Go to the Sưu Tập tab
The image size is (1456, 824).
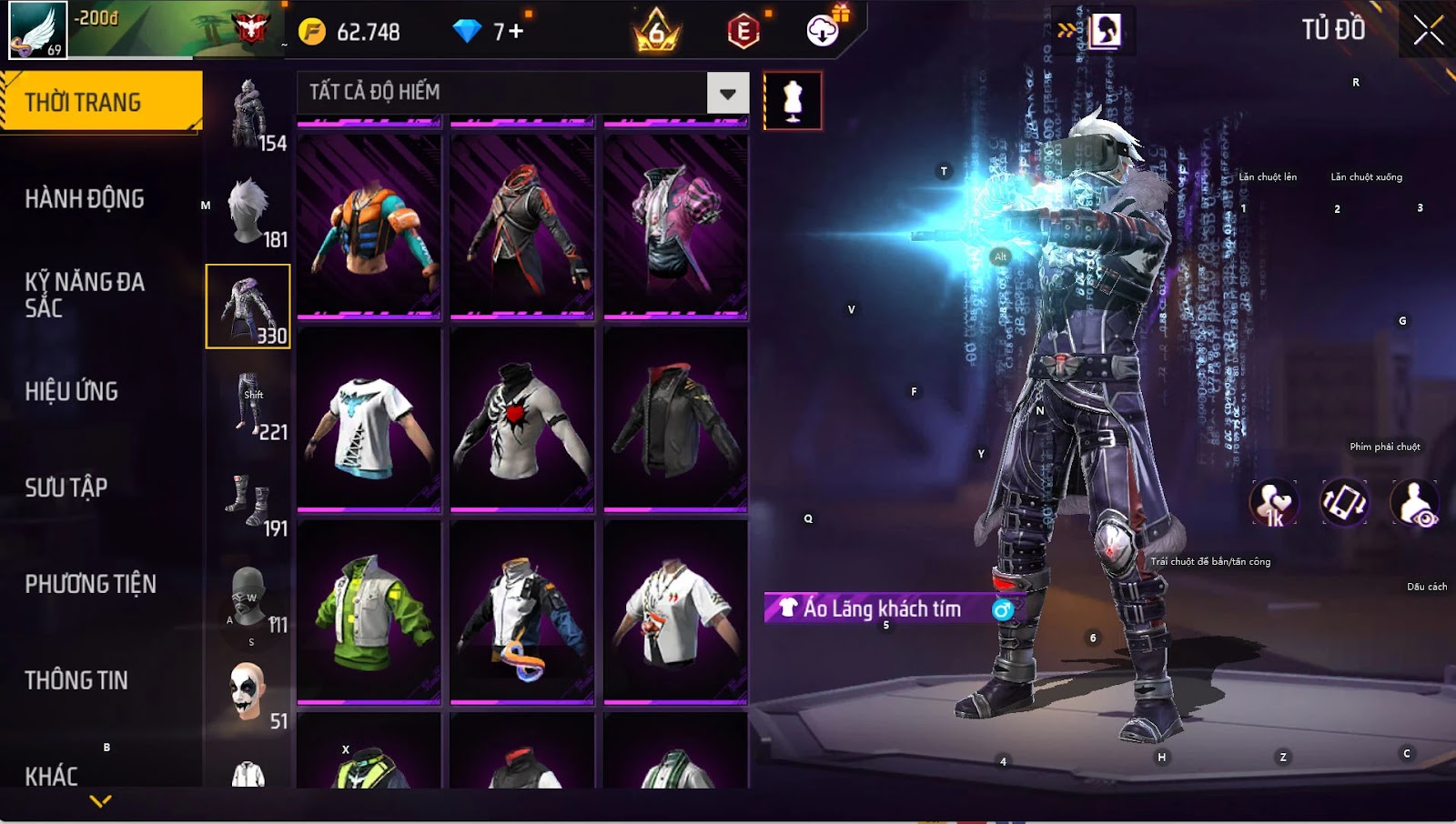[66, 488]
